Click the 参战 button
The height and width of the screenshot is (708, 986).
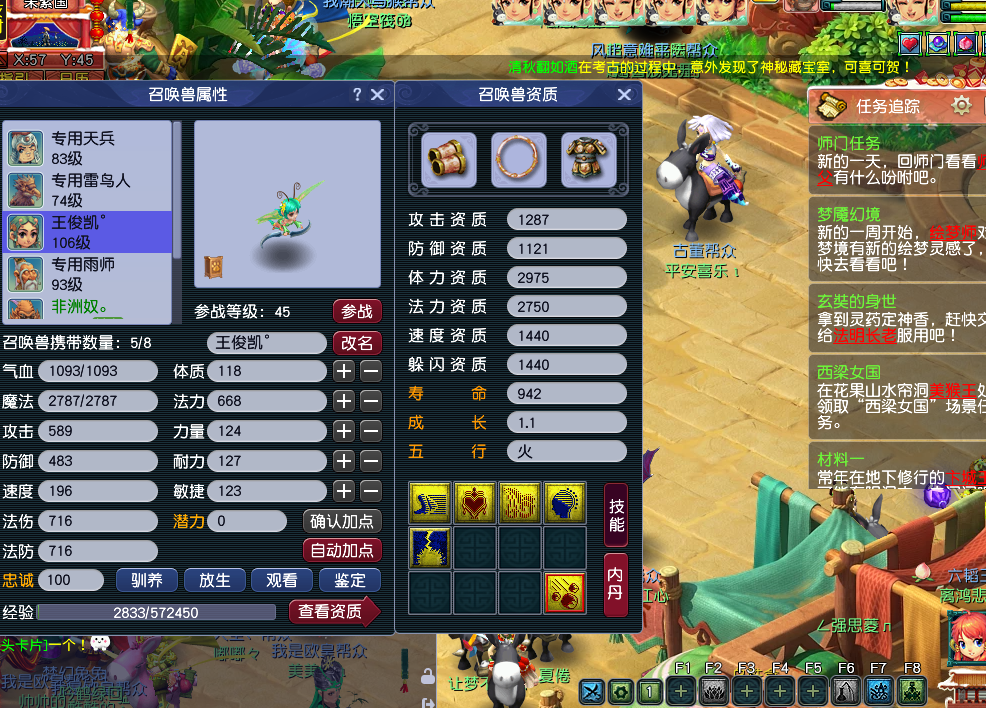click(357, 311)
